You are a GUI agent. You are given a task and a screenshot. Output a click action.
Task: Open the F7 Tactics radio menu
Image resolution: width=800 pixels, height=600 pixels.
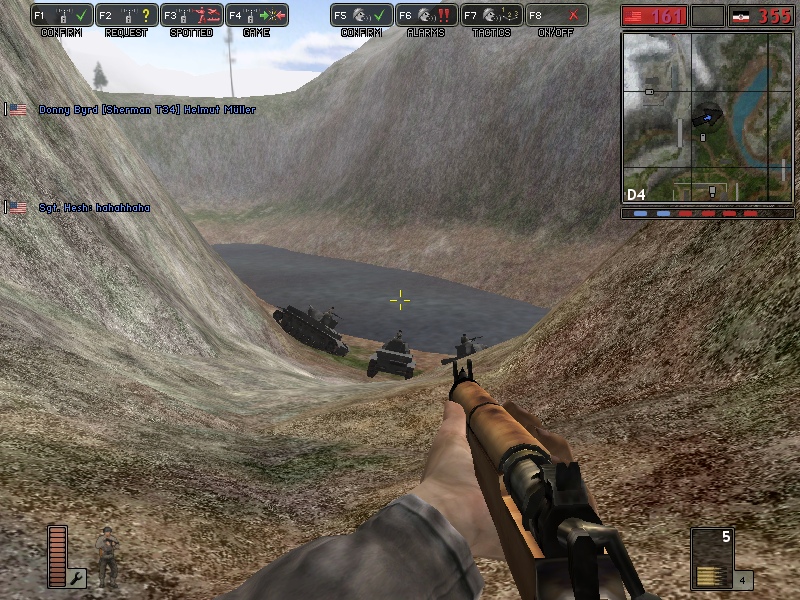click(x=492, y=16)
